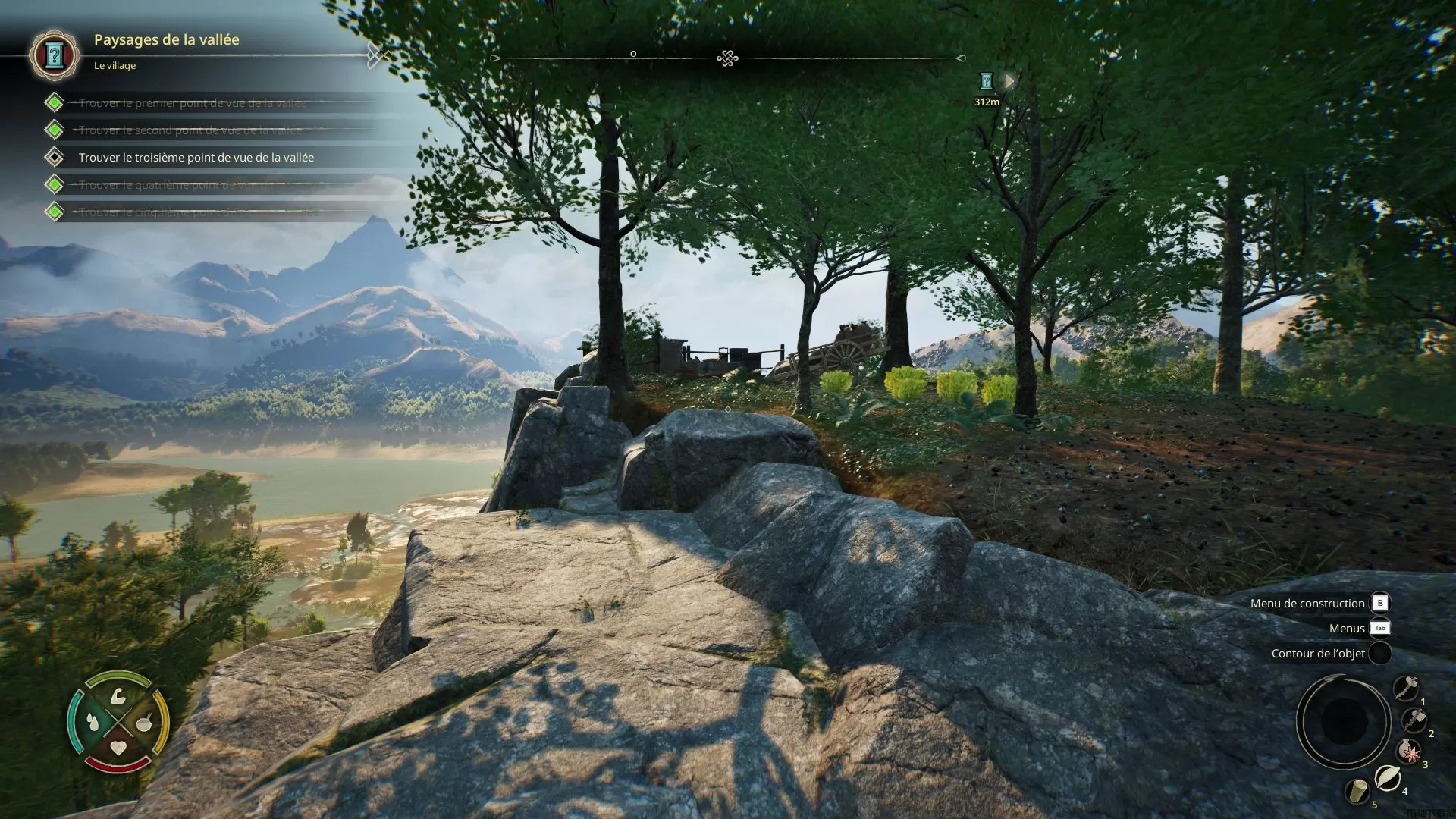Viewport: 1456px width, 819px height.
Task: Open the Paysages de la vallée quest scroll icon
Action: click(x=54, y=55)
